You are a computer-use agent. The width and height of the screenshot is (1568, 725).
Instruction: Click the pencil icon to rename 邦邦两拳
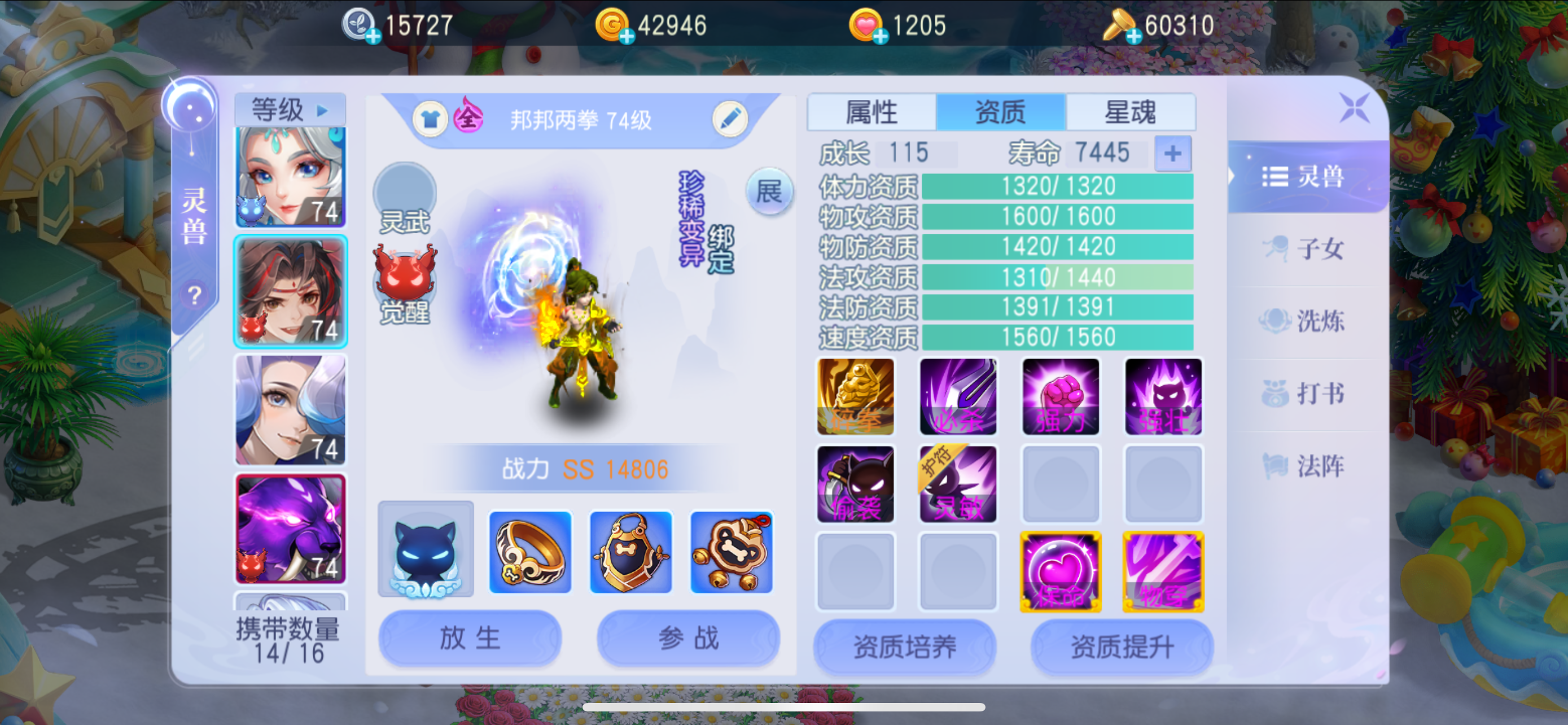pos(730,119)
